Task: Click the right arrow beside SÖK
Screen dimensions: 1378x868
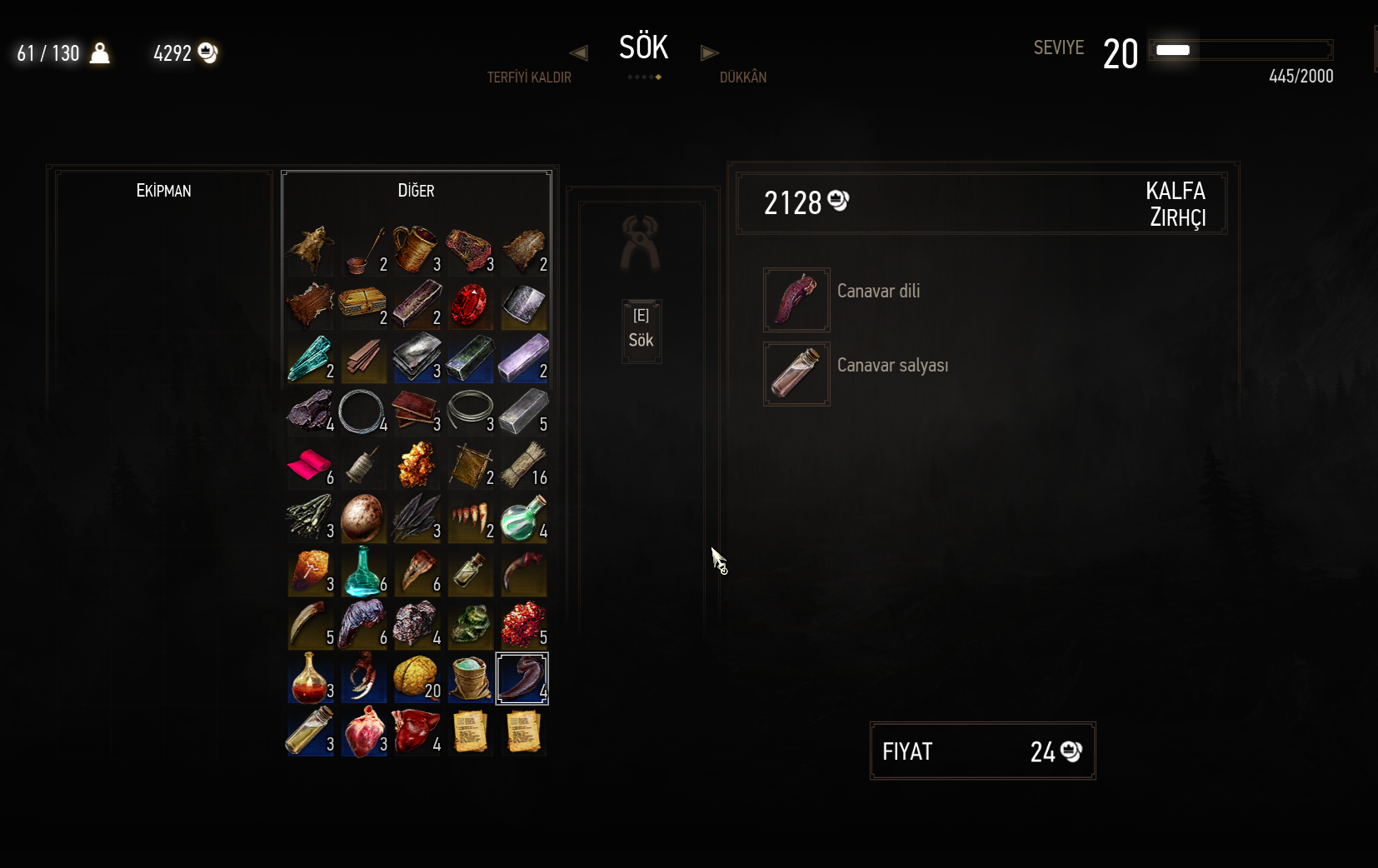Action: [709, 53]
